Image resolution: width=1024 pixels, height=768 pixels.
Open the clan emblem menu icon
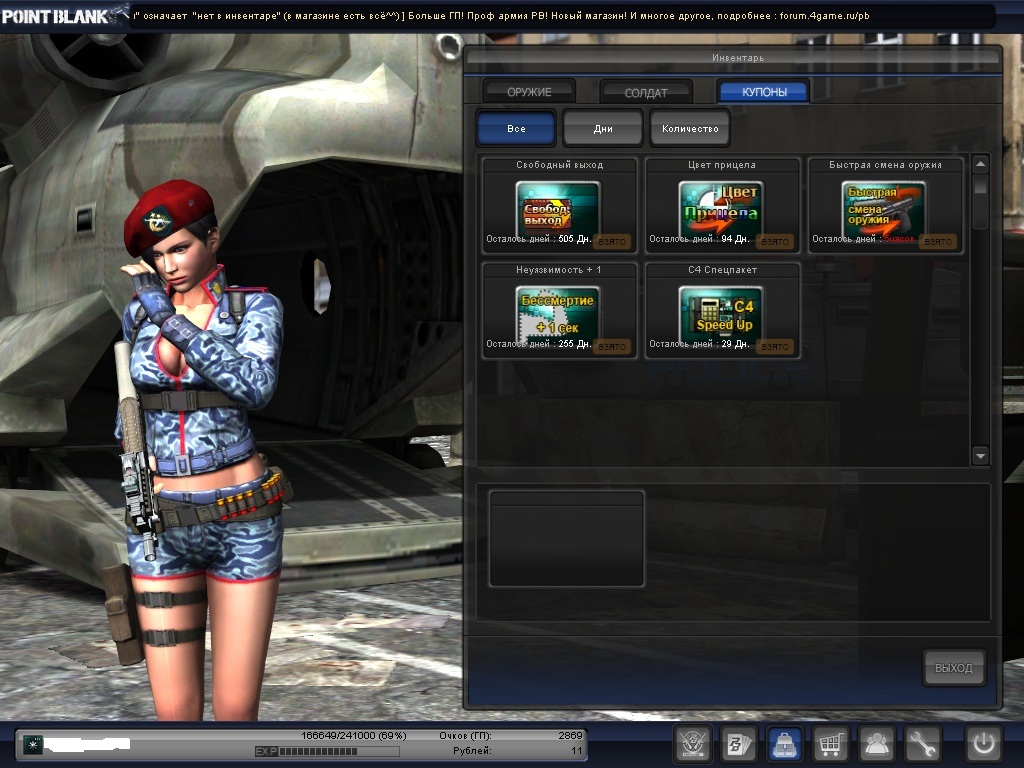[691, 744]
